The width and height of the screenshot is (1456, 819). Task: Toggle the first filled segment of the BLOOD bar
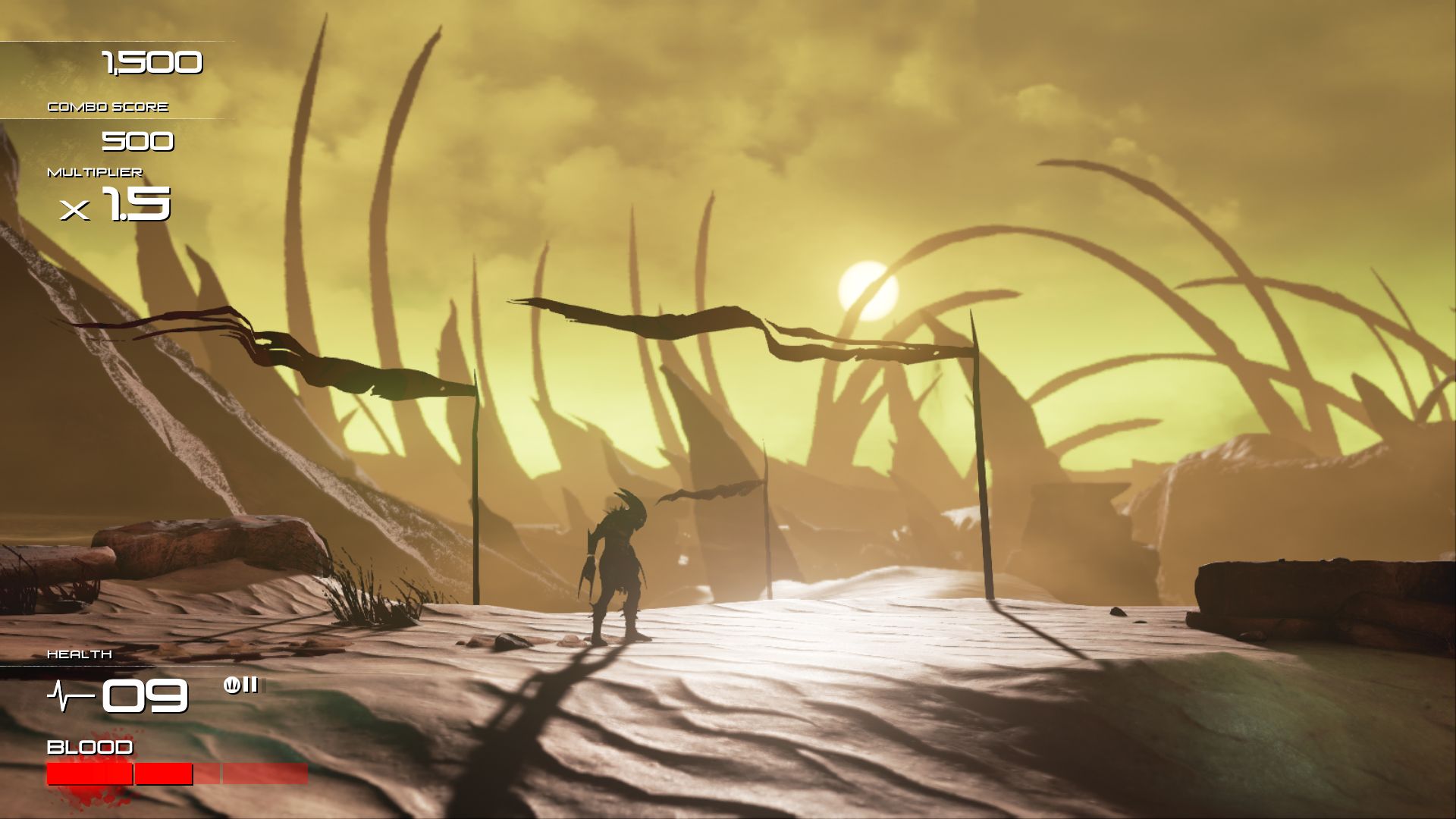[89, 776]
